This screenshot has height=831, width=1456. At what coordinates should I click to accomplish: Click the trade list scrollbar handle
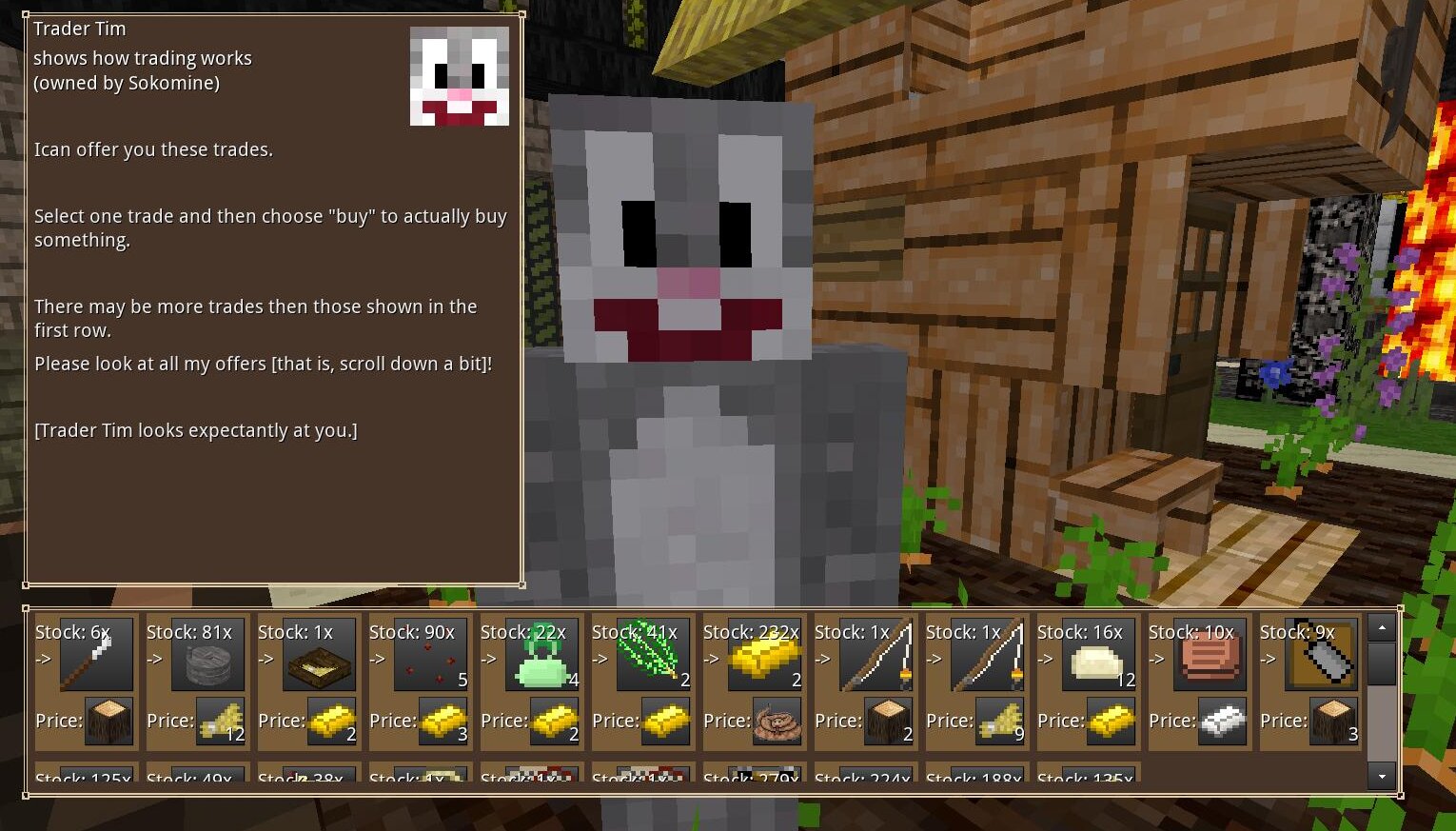tap(1382, 663)
